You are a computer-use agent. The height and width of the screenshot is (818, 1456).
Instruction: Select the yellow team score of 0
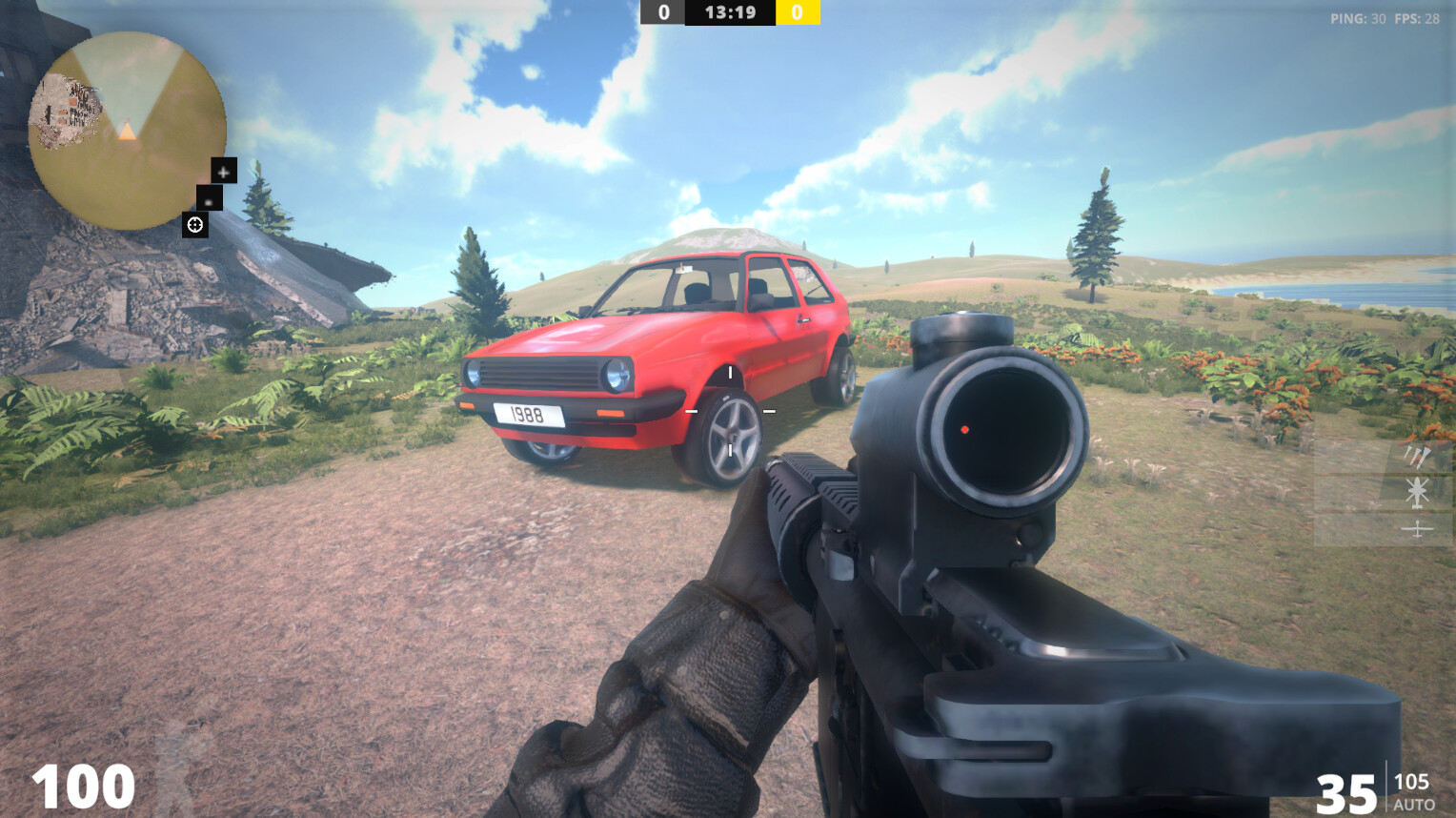[797, 12]
